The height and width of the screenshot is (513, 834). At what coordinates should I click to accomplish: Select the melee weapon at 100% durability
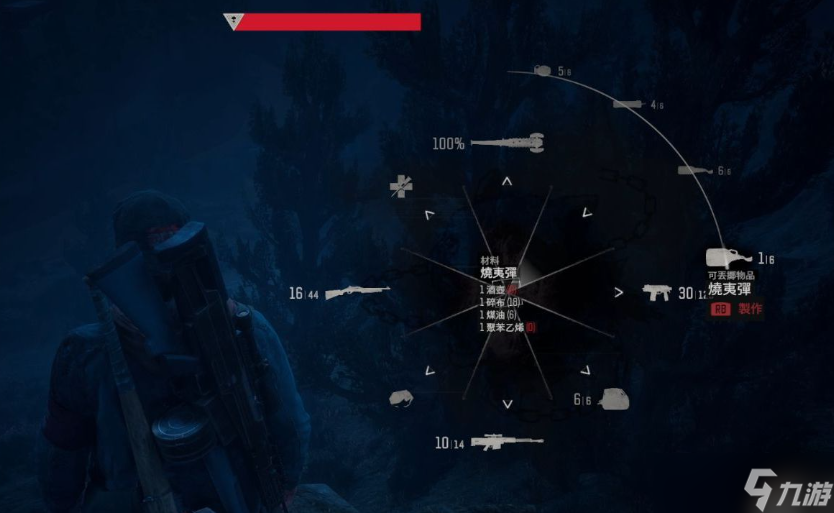pyautogui.click(x=506, y=143)
